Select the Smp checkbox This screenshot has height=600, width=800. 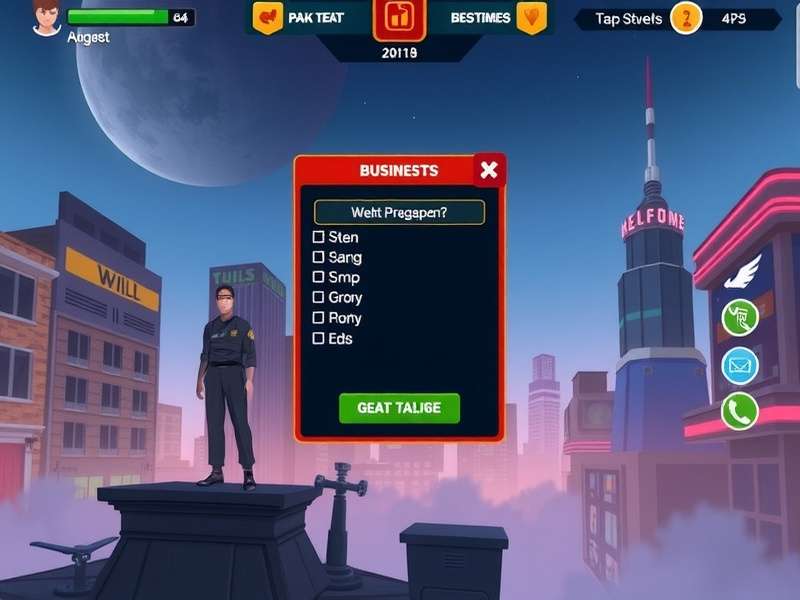[x=319, y=277]
